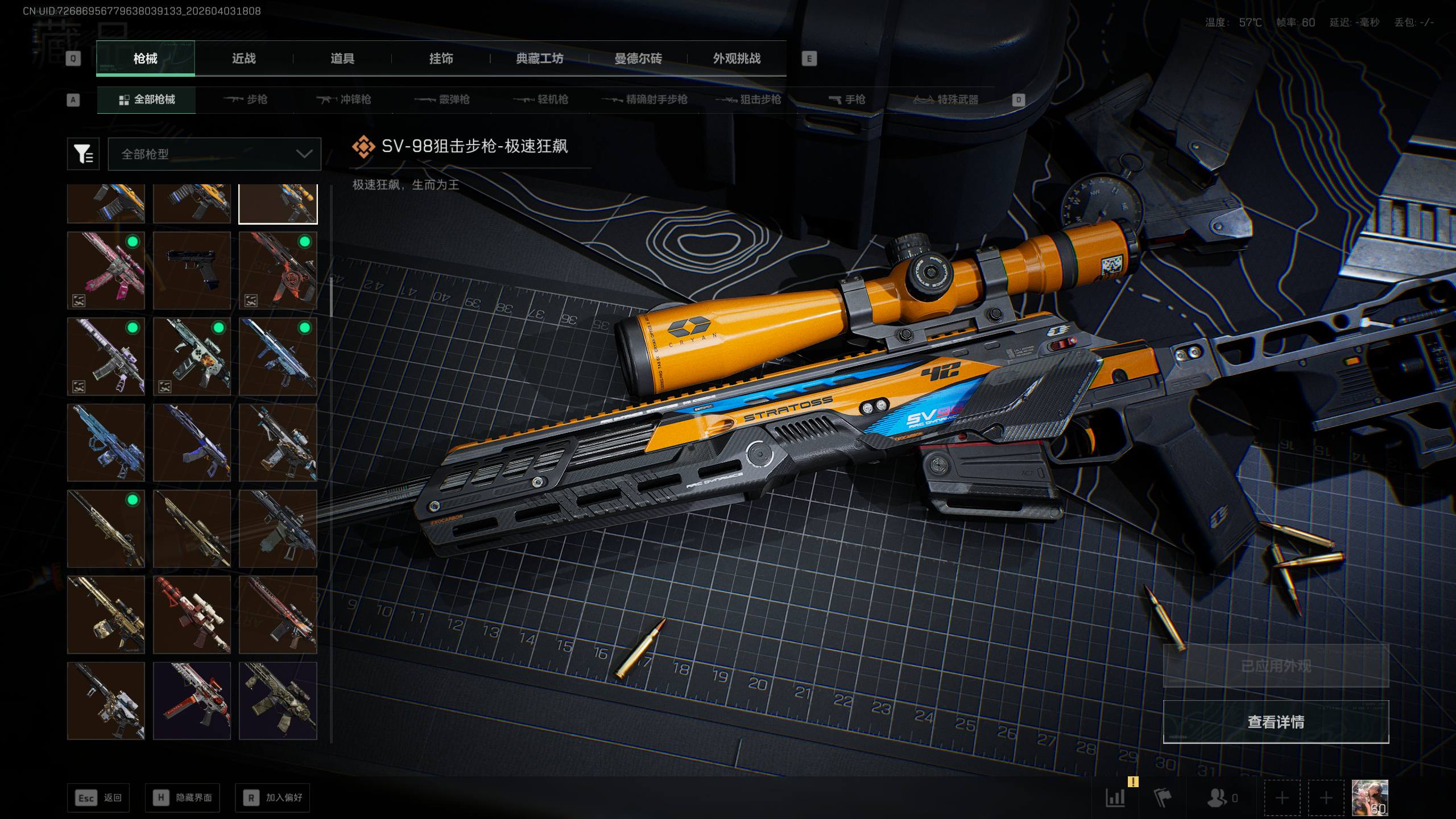
Task: Choose the 特殊武器 special weapons filter
Action: [946, 100]
